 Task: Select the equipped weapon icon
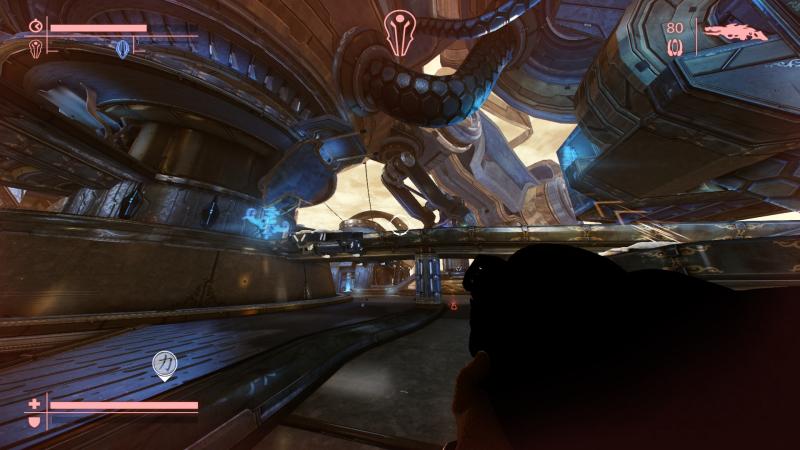[735, 32]
